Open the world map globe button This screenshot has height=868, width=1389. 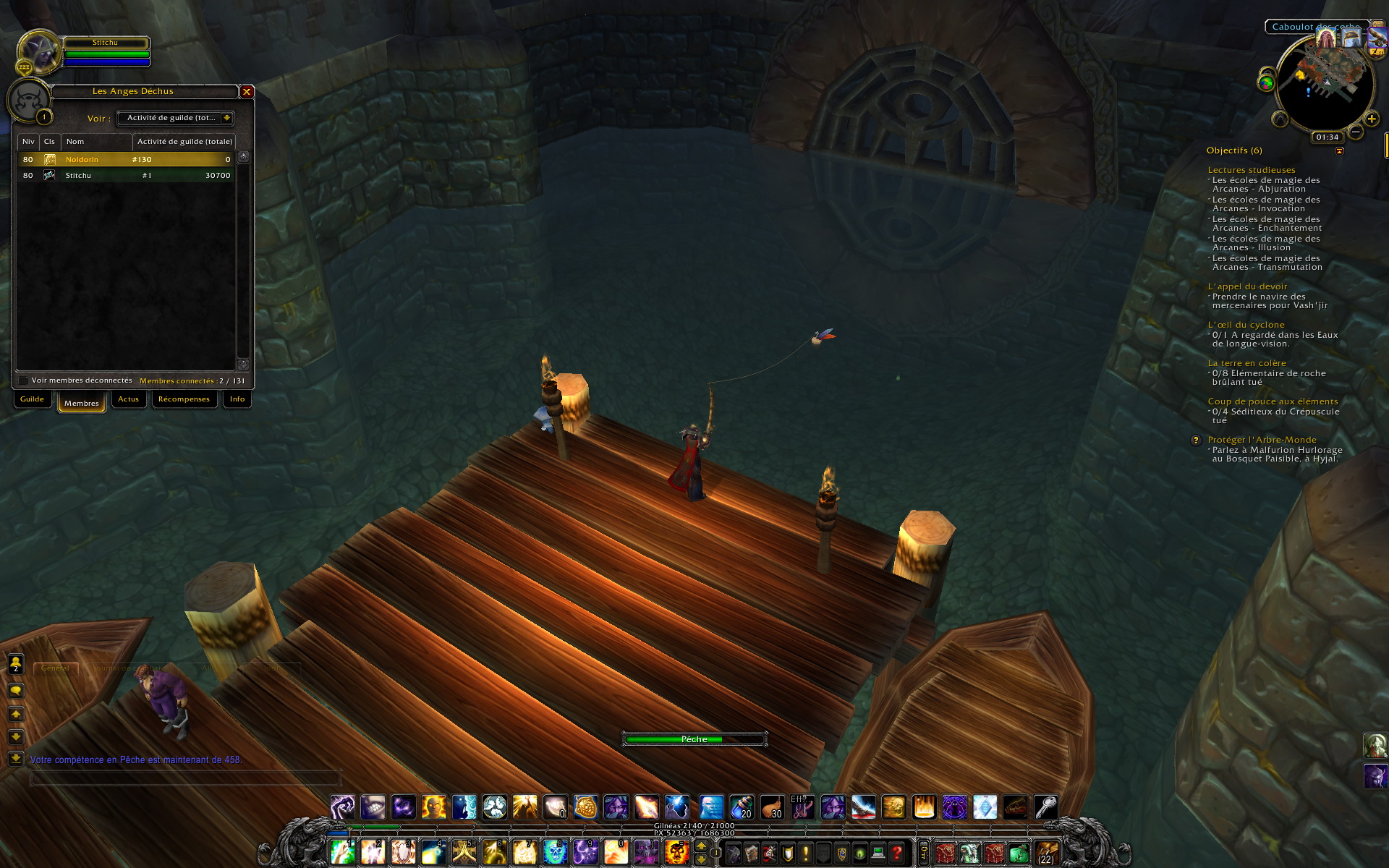pyautogui.click(x=1266, y=83)
